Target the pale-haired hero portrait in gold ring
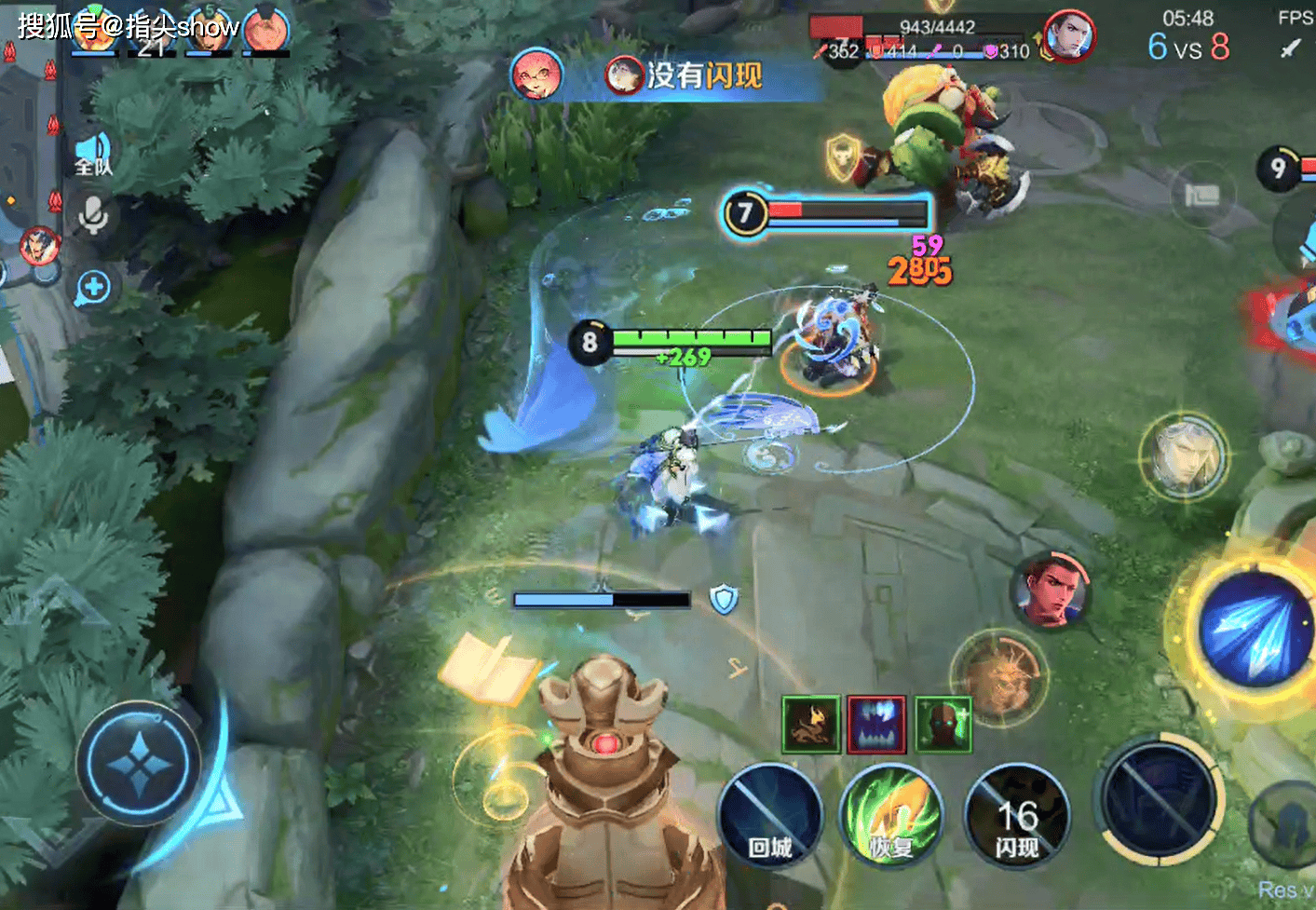 [x=1184, y=455]
